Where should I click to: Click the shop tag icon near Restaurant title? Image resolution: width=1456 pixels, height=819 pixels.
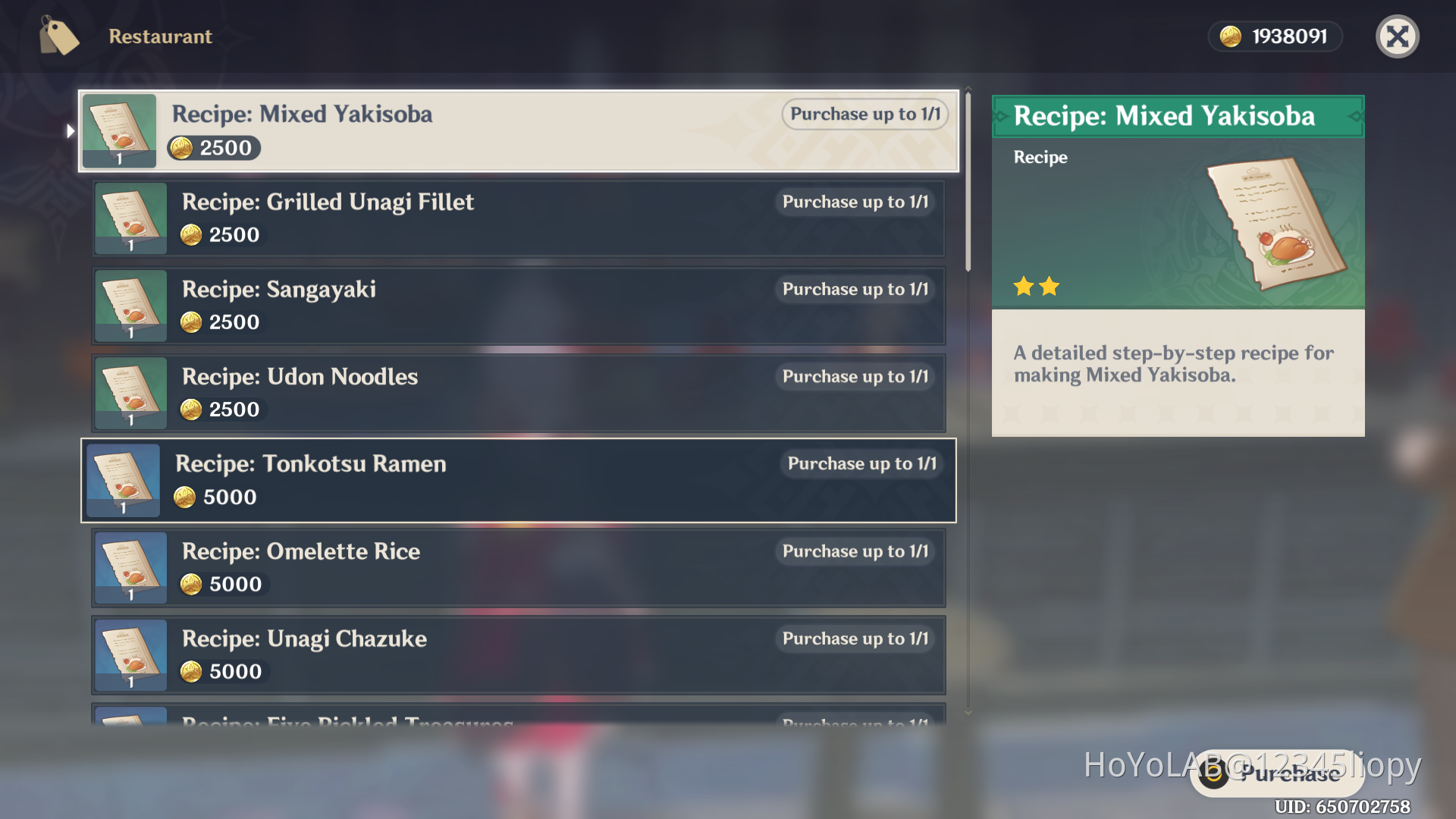59,36
